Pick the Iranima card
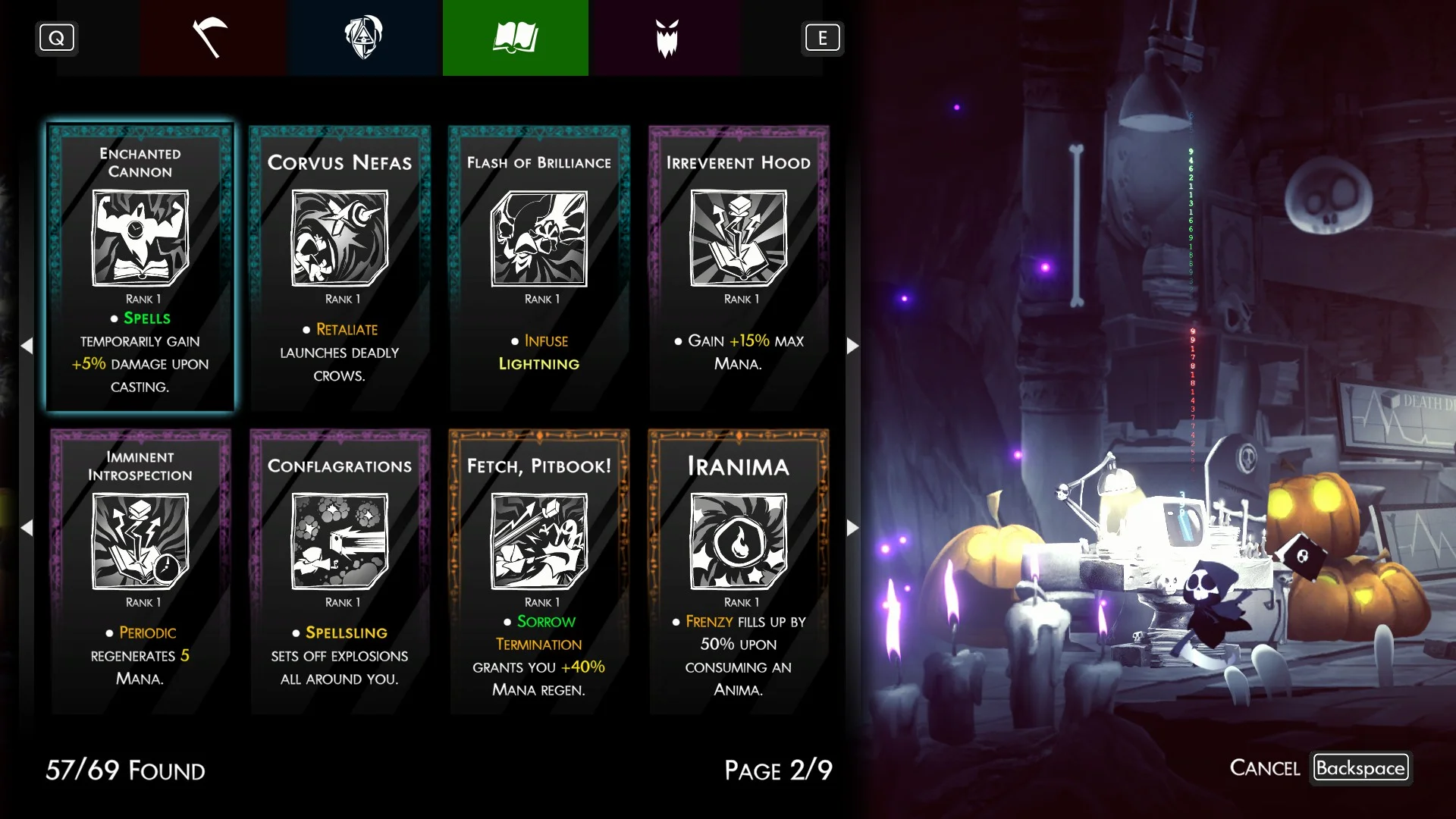Viewport: 1456px width, 819px height. [x=739, y=571]
